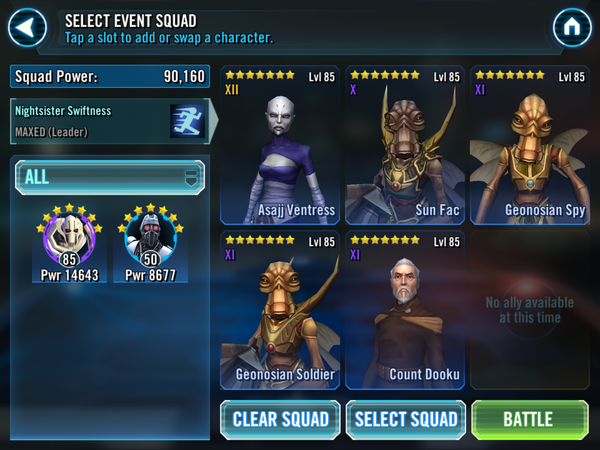Swap out the Count Dooku slot

tap(405, 310)
